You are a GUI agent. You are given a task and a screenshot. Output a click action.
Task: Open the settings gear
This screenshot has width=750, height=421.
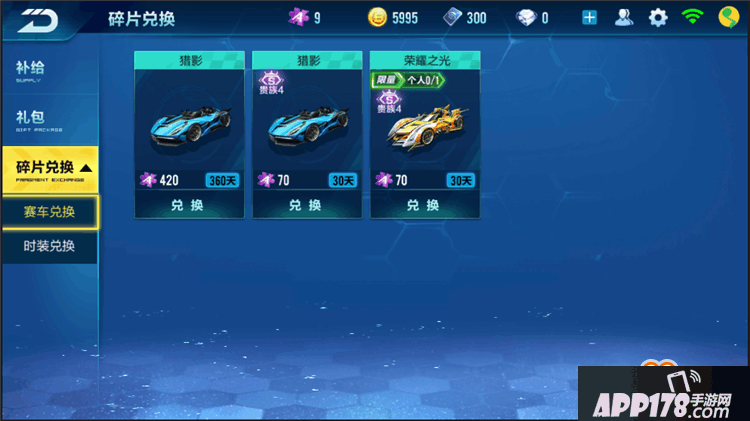657,17
